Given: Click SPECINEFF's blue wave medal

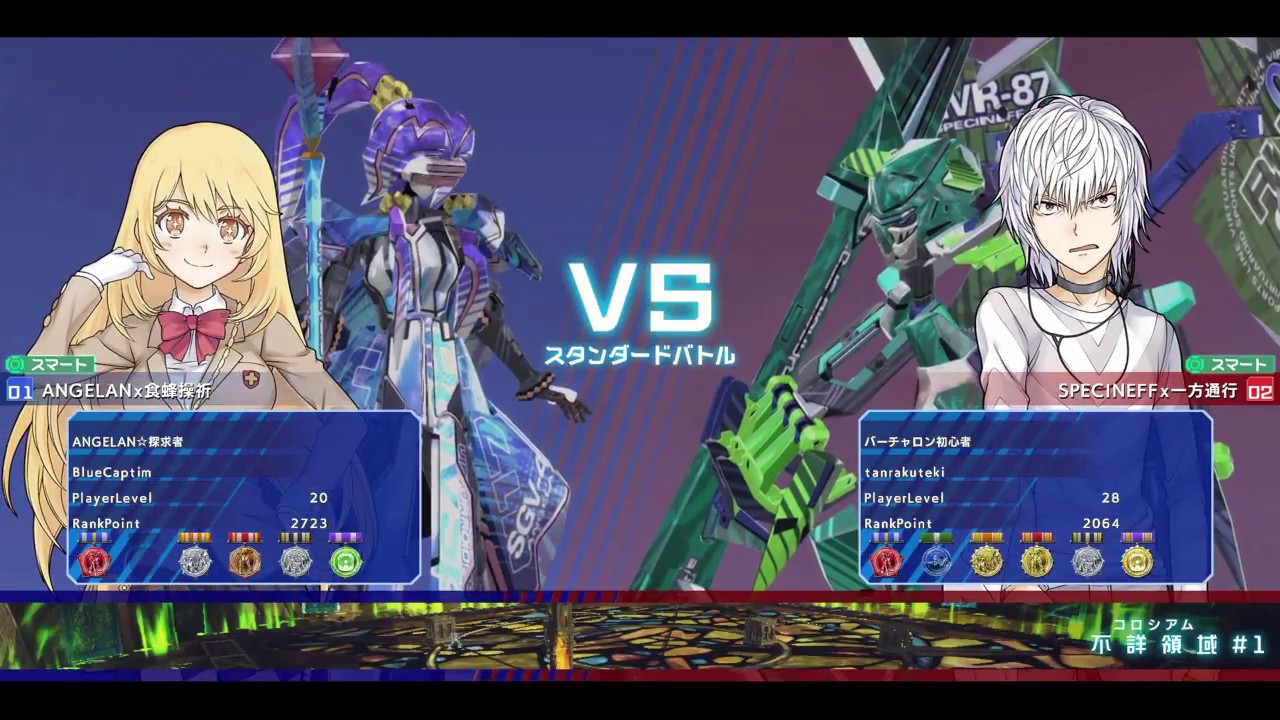Looking at the screenshot, I should coord(937,562).
